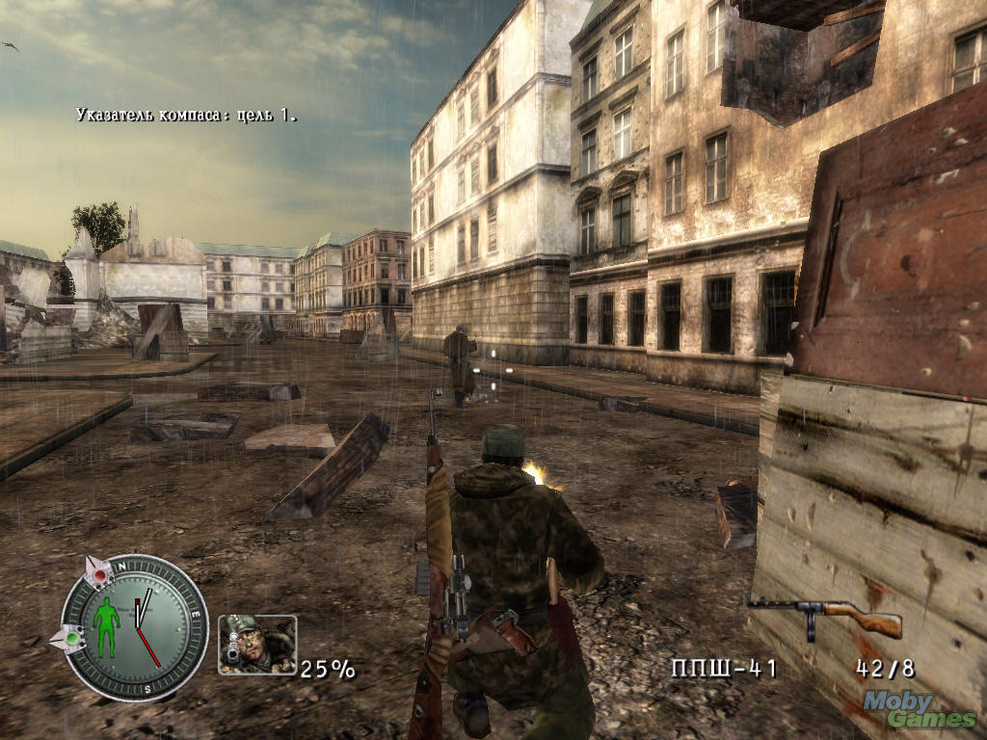This screenshot has height=740, width=987.
Task: Click the PPSh-41 weapon icon
Action: 824,617
